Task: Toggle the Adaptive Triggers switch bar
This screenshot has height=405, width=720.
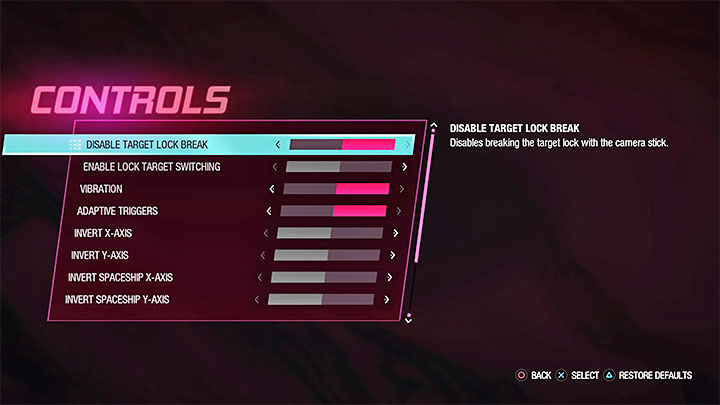Action: [x=333, y=211]
